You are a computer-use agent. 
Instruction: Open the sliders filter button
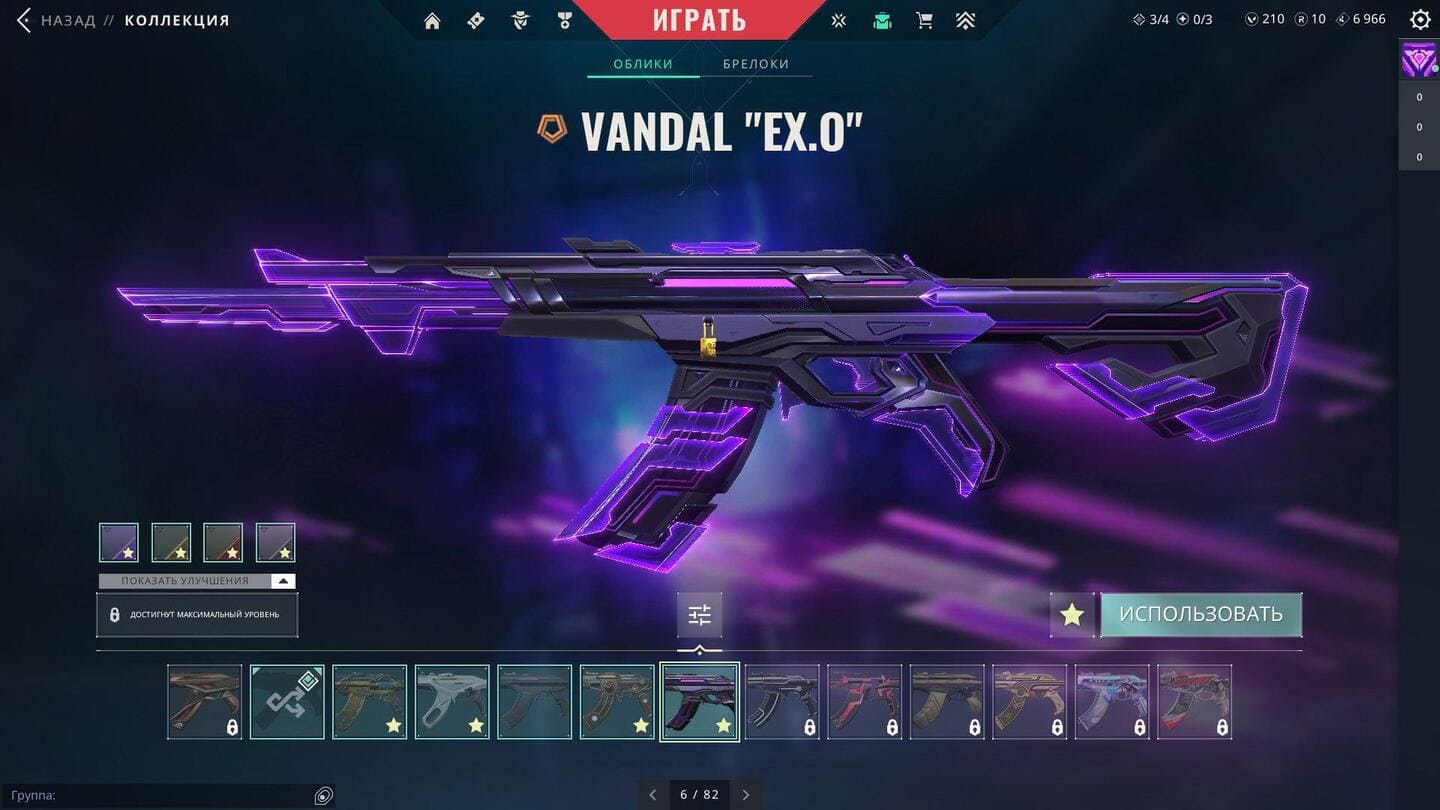(699, 615)
